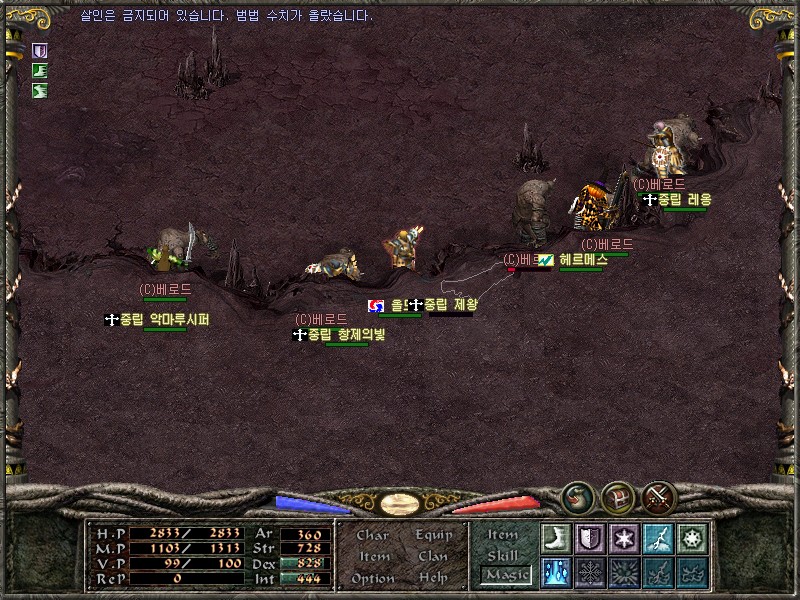Screen dimensions: 800x600
Task: Activate the blue ice crystals spell
Action: [555, 572]
